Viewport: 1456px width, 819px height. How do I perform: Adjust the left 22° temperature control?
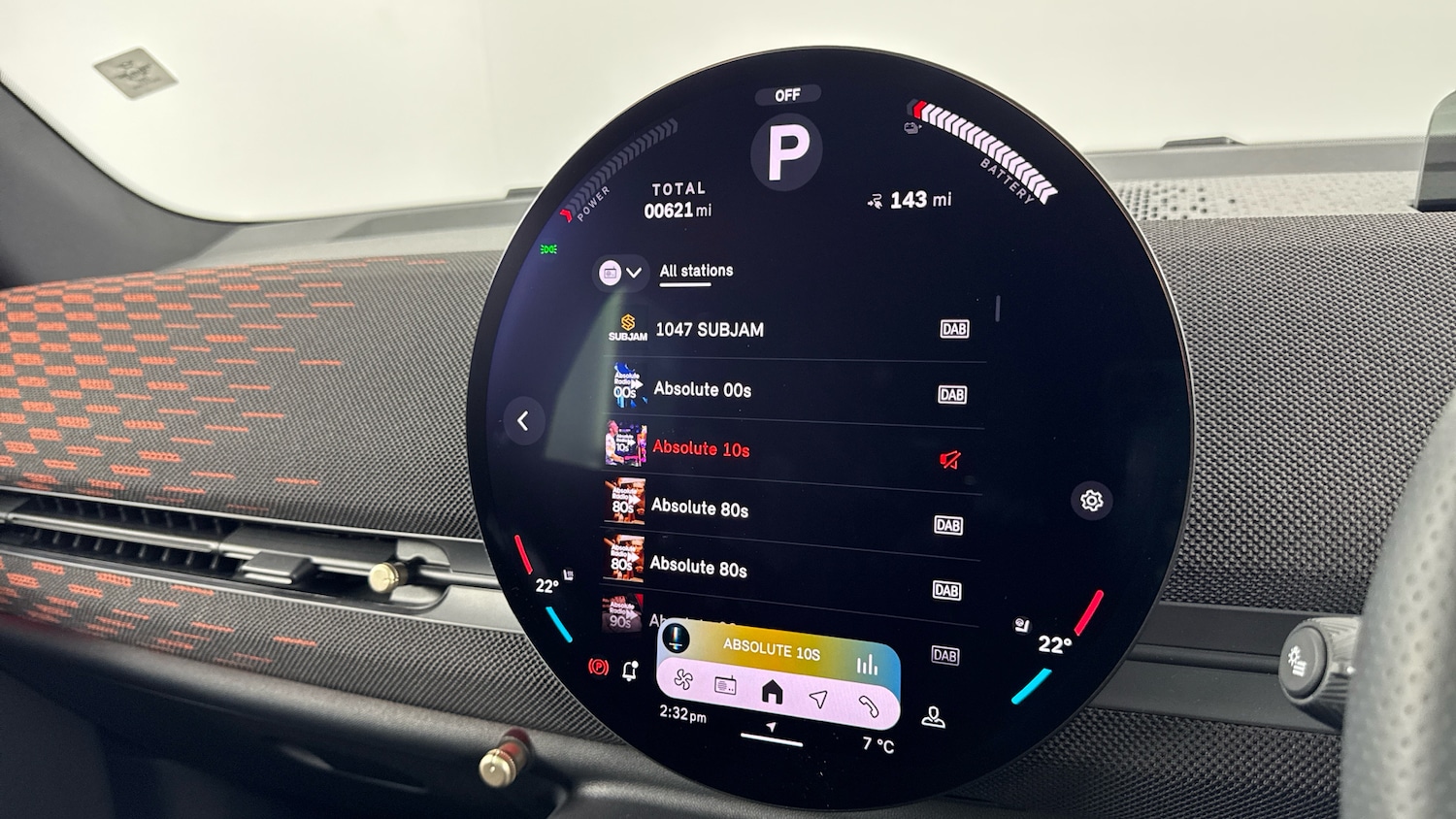click(x=546, y=586)
